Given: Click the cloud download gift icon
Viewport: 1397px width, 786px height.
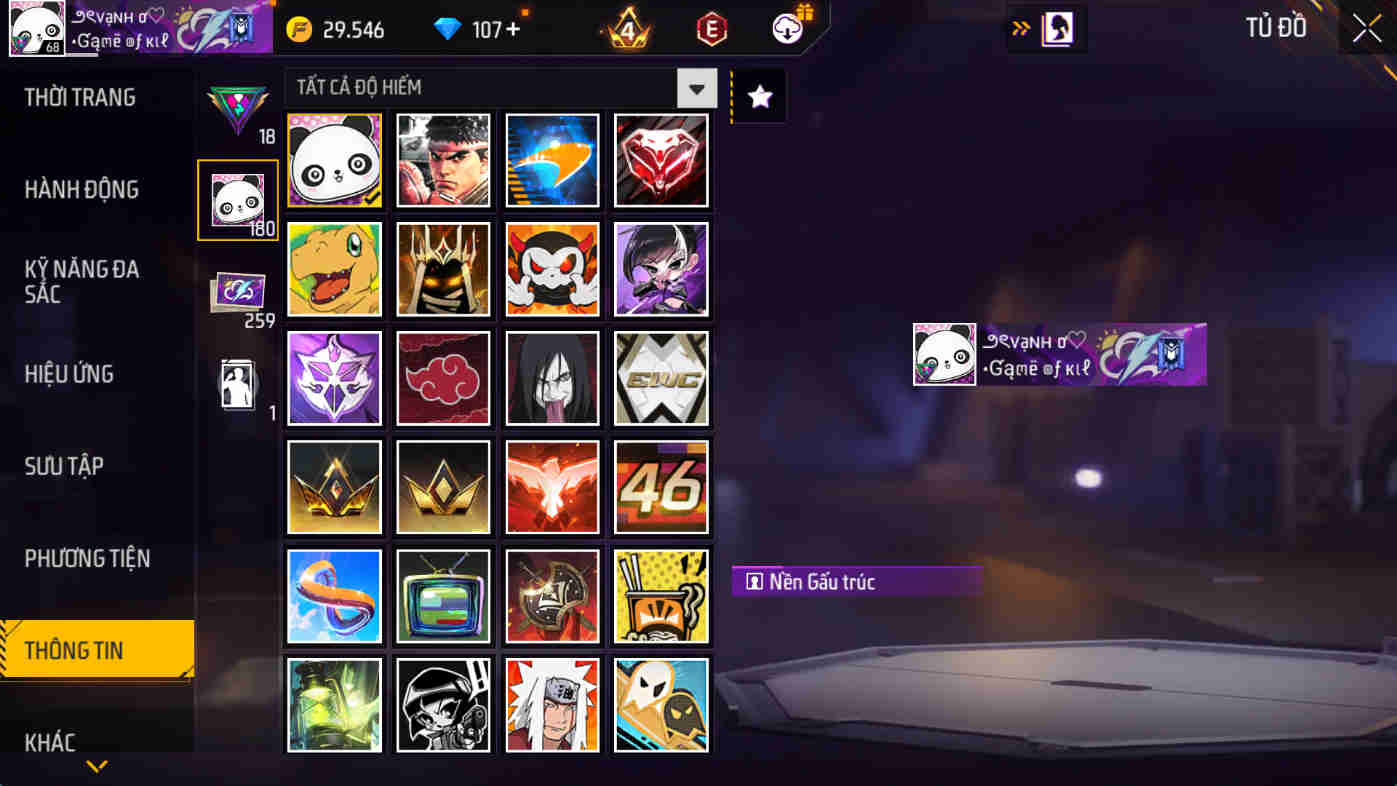Looking at the screenshot, I should click(788, 27).
